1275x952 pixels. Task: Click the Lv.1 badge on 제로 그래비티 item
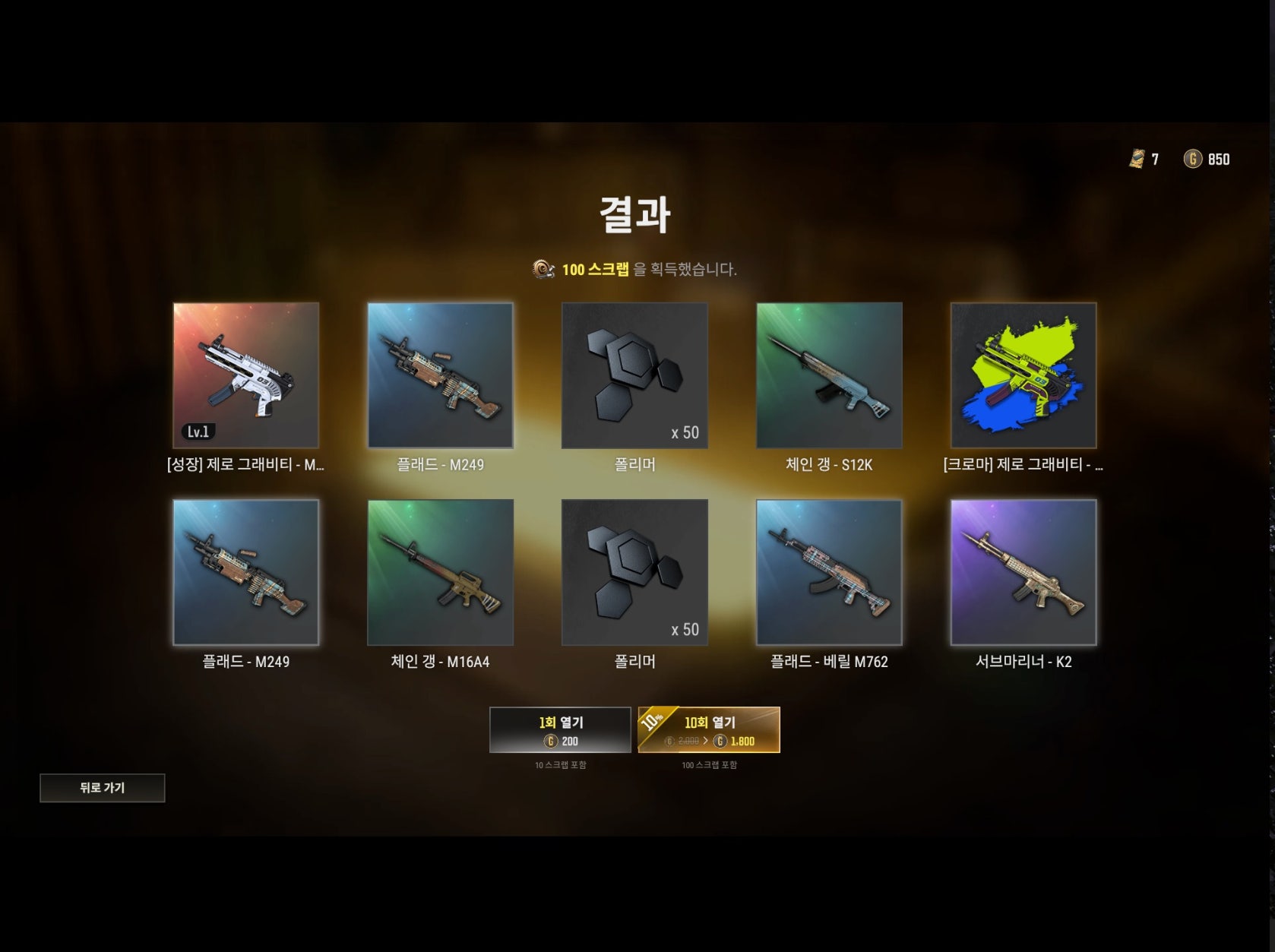pos(199,430)
